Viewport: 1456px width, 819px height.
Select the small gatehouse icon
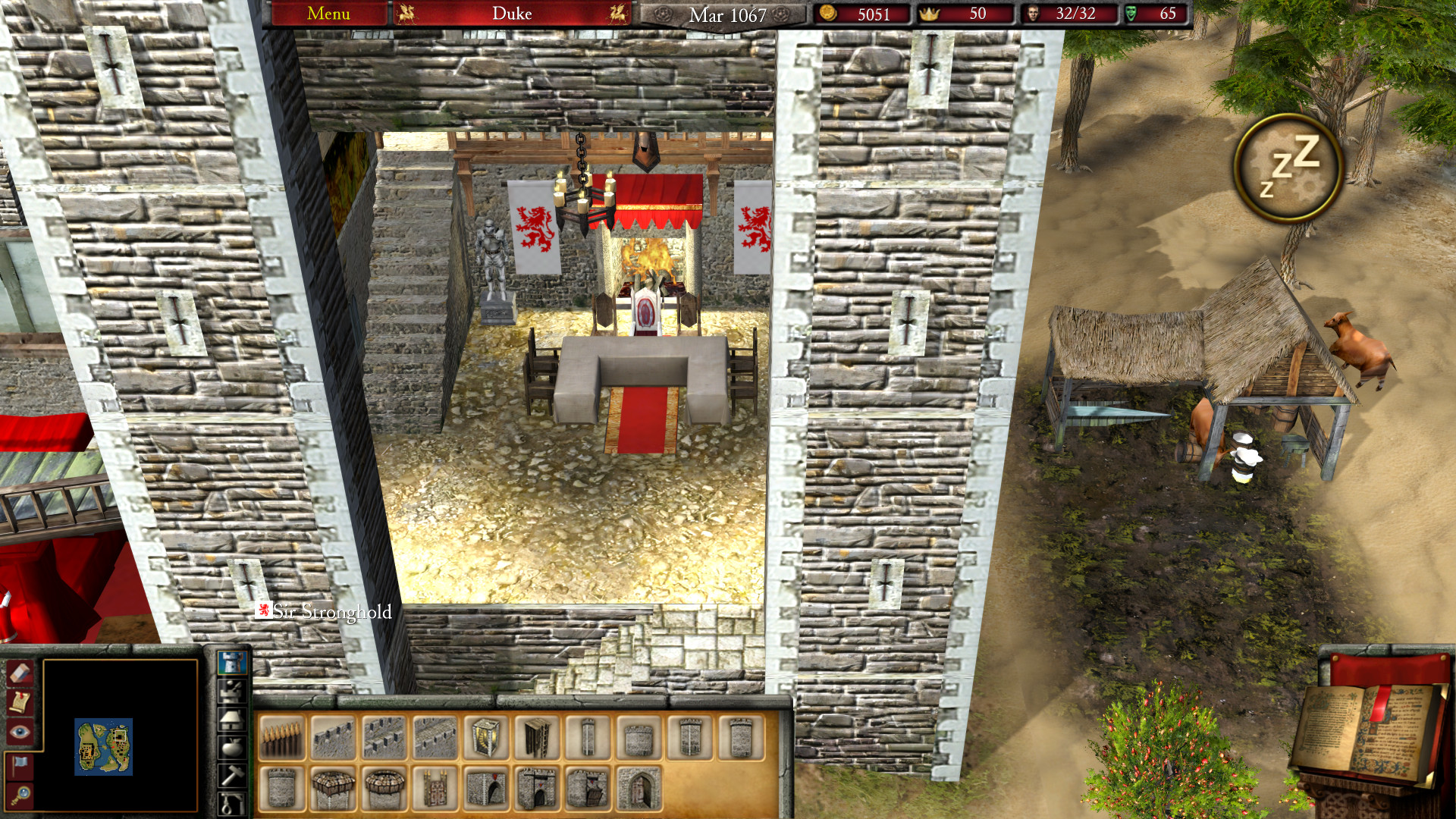pyautogui.click(x=486, y=790)
